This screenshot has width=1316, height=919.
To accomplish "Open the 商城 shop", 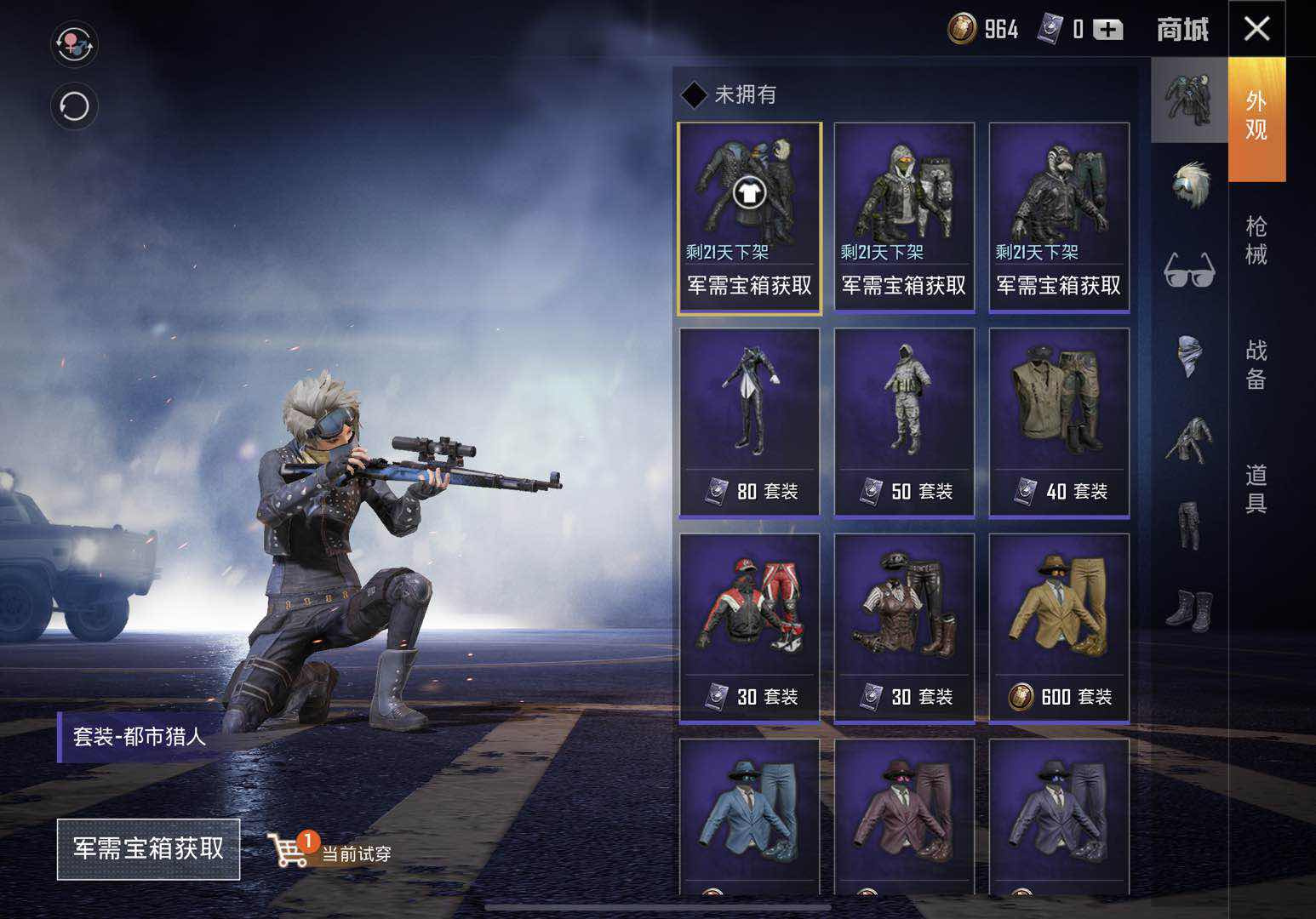I will coord(1182,30).
